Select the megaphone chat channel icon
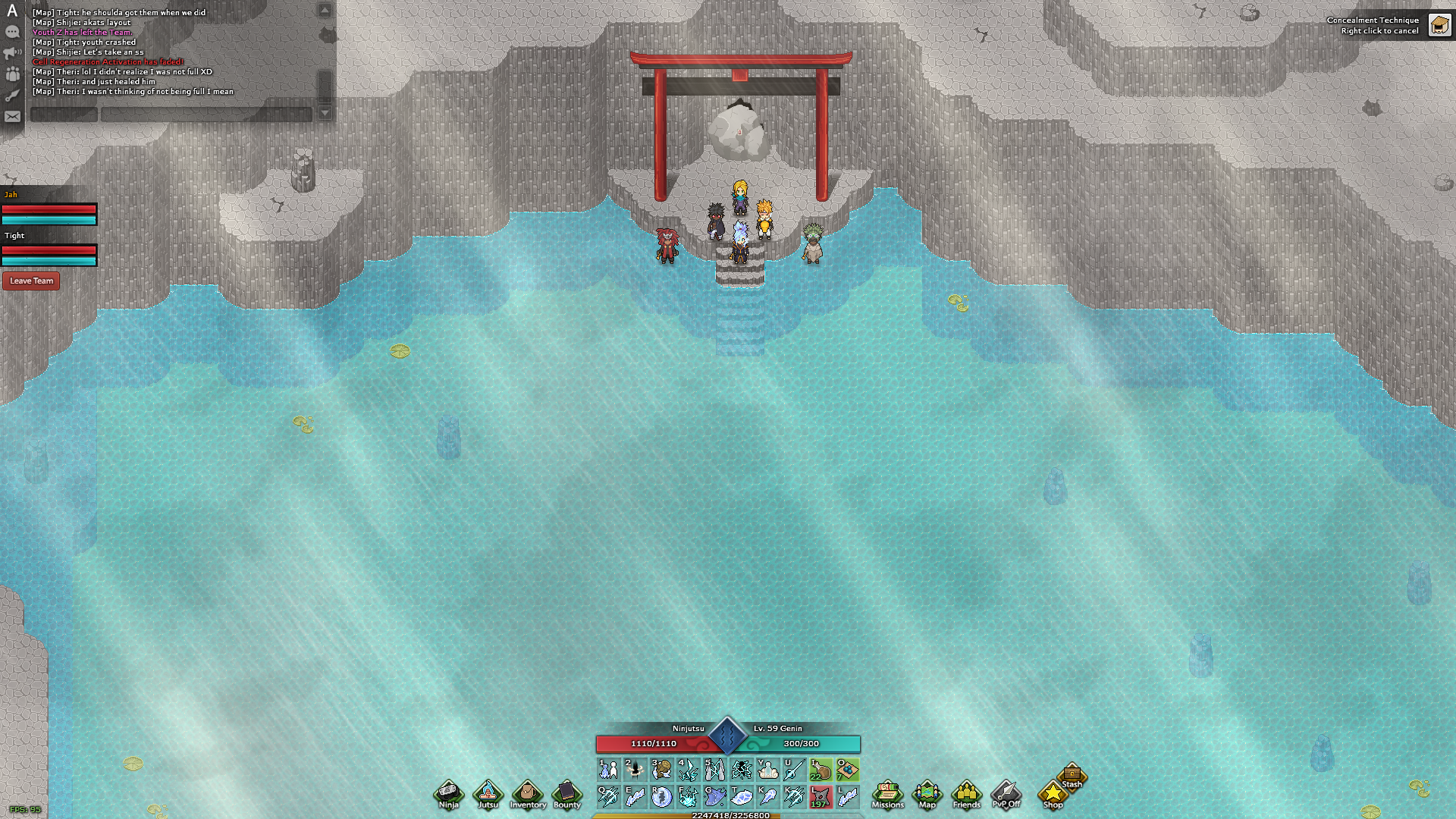The width and height of the screenshot is (1456, 819). [x=12, y=53]
